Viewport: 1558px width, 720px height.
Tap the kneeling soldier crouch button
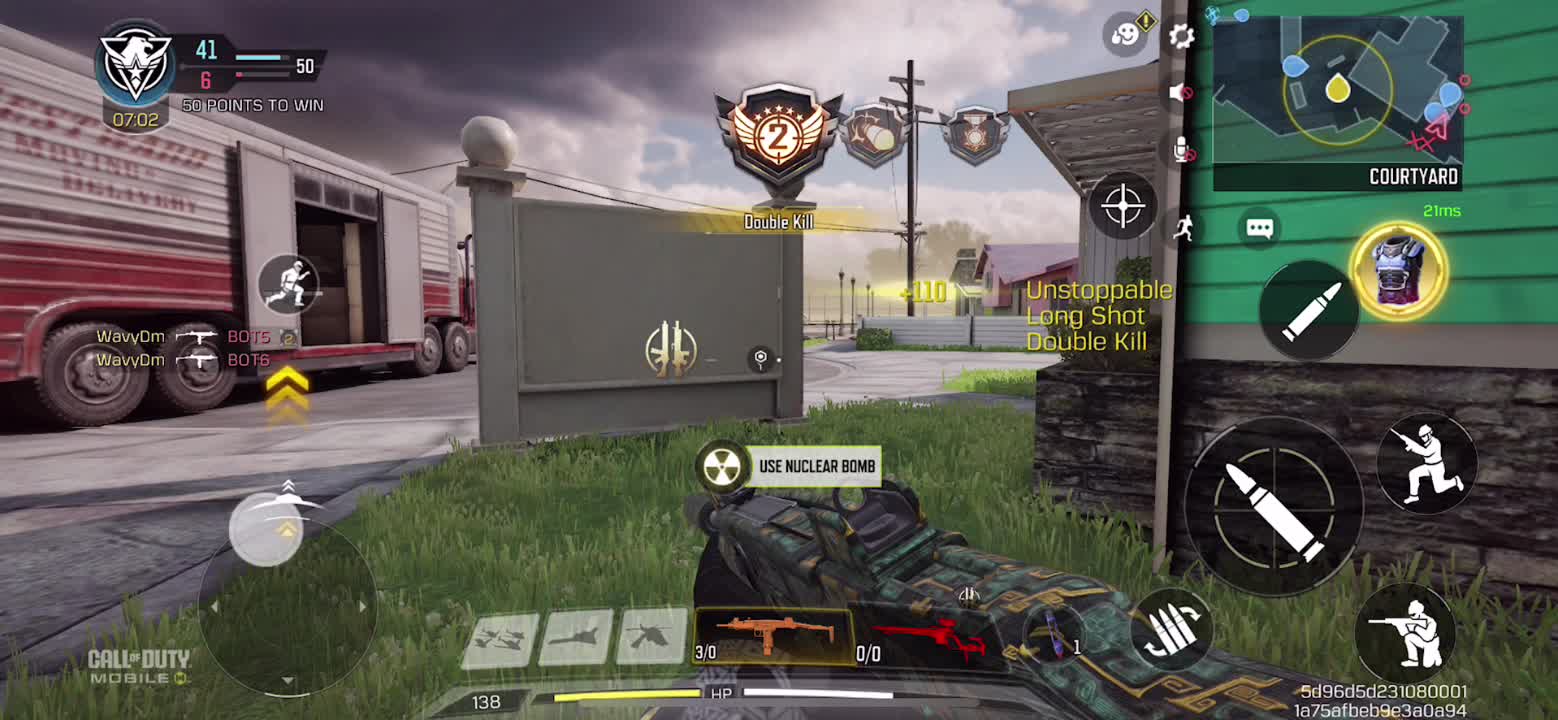[1426, 463]
